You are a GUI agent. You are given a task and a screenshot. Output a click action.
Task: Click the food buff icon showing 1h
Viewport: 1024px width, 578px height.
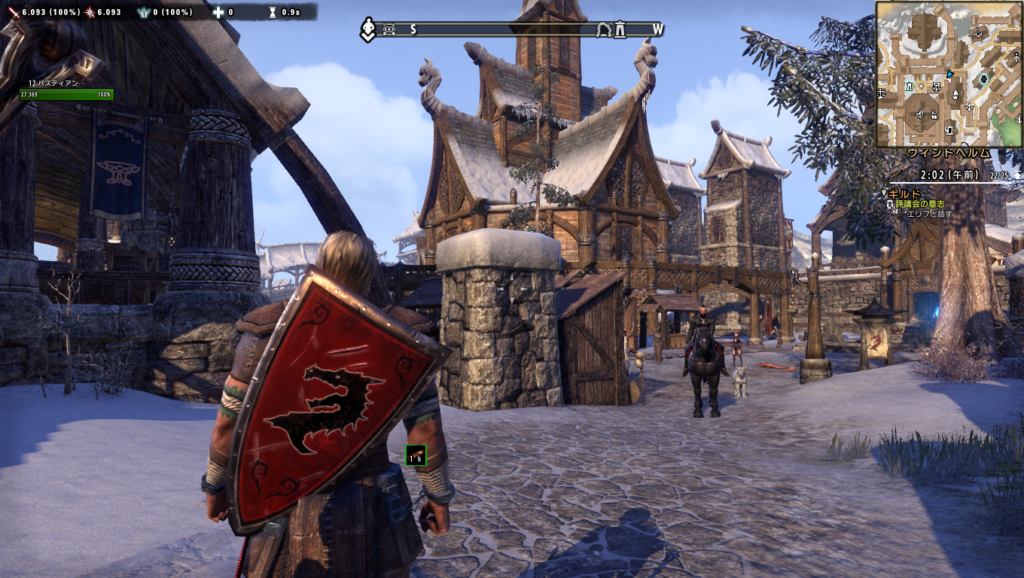(415, 456)
